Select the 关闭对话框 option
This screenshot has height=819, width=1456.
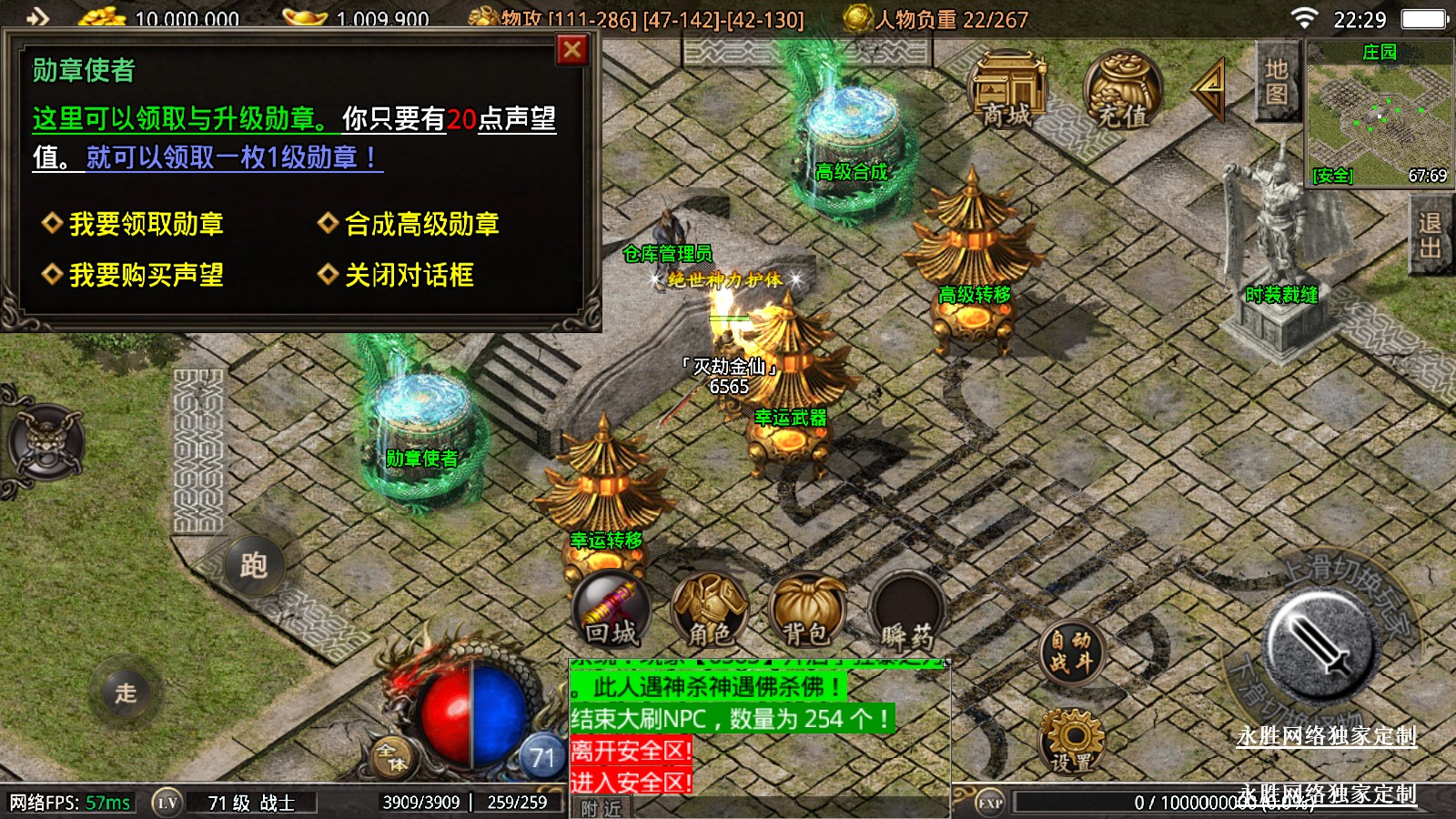[409, 275]
